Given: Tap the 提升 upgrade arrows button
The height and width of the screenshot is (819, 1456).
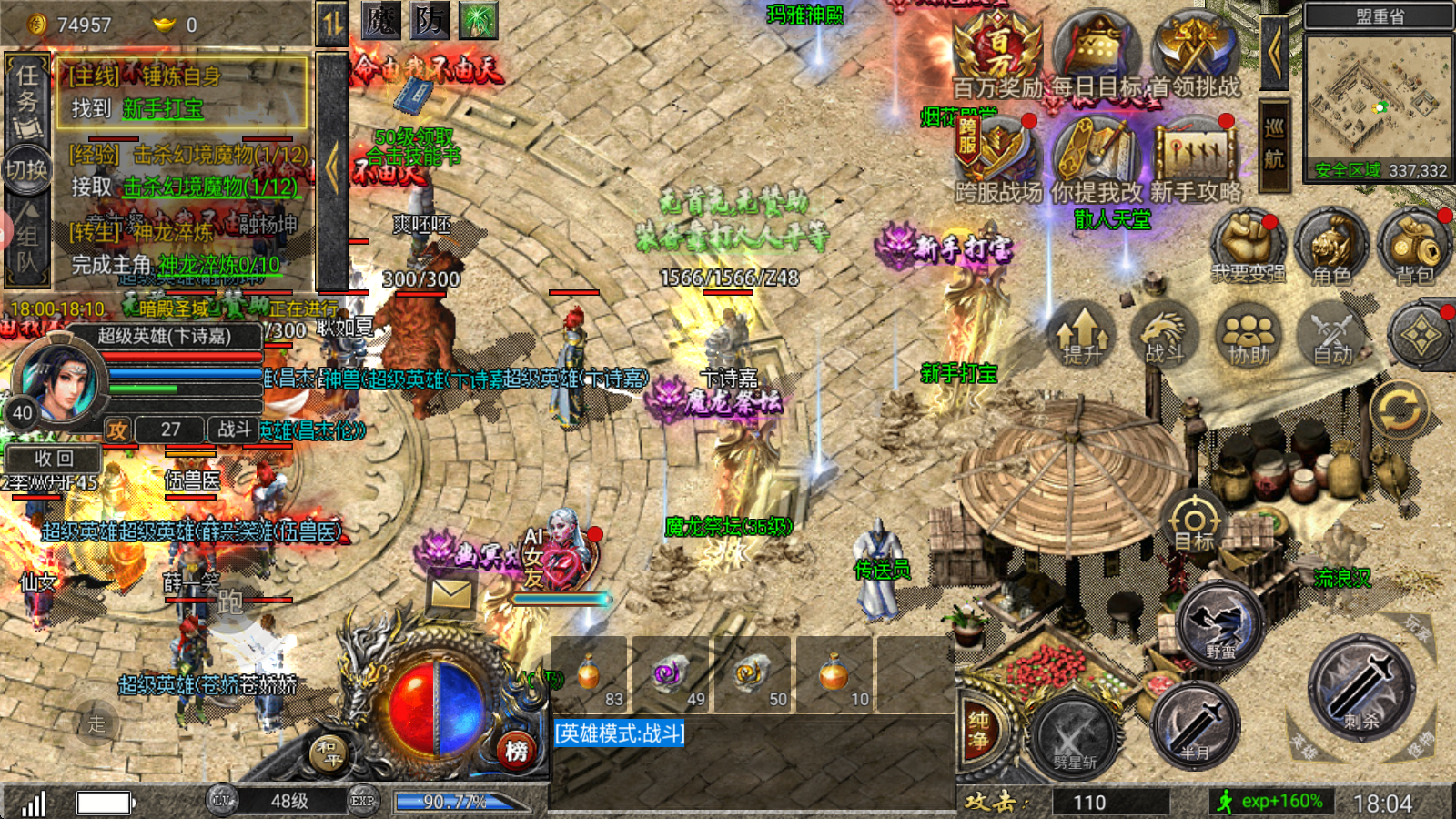Looking at the screenshot, I should click(x=1081, y=334).
